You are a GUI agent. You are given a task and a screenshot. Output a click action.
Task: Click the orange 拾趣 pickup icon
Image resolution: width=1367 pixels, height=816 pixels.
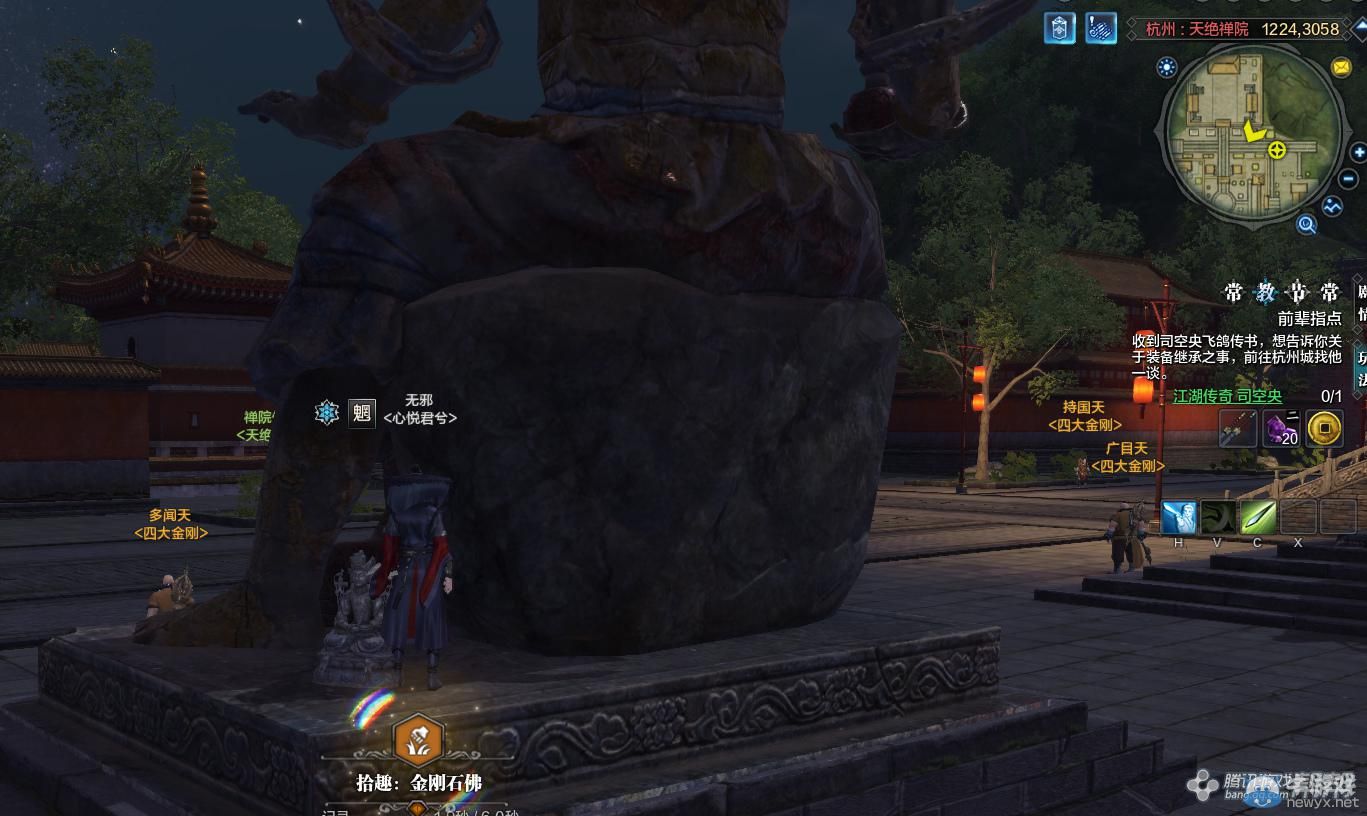point(419,738)
